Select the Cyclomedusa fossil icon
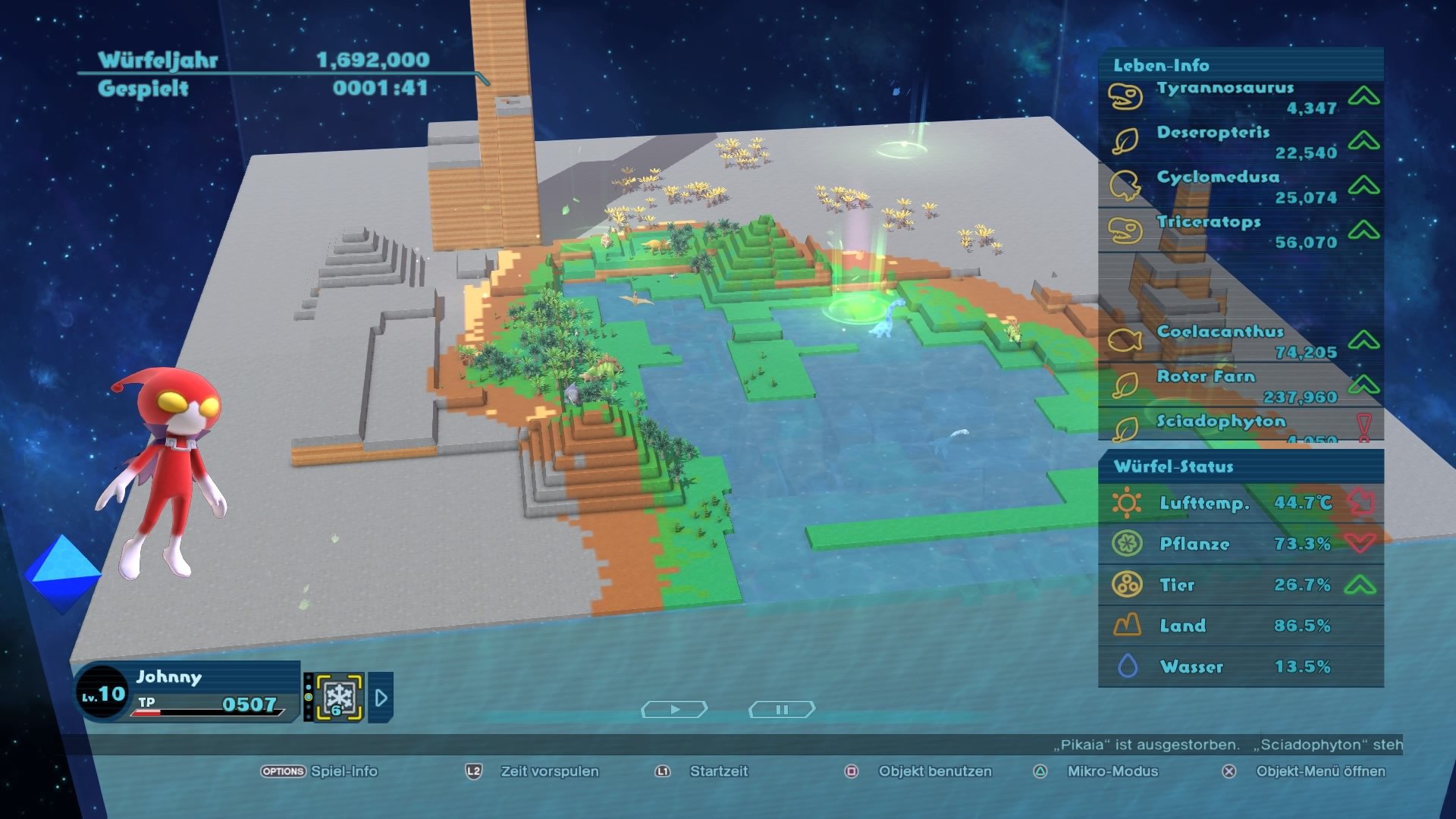 tap(1125, 185)
